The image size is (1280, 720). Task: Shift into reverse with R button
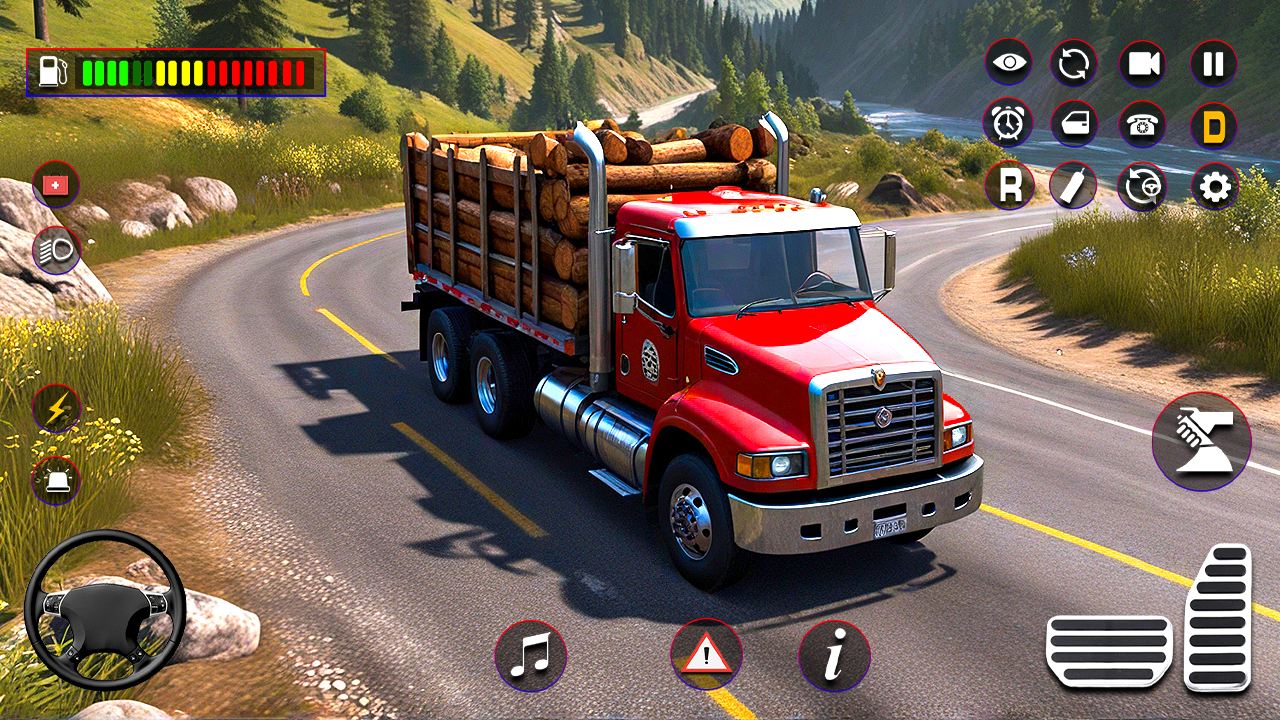(x=1009, y=186)
